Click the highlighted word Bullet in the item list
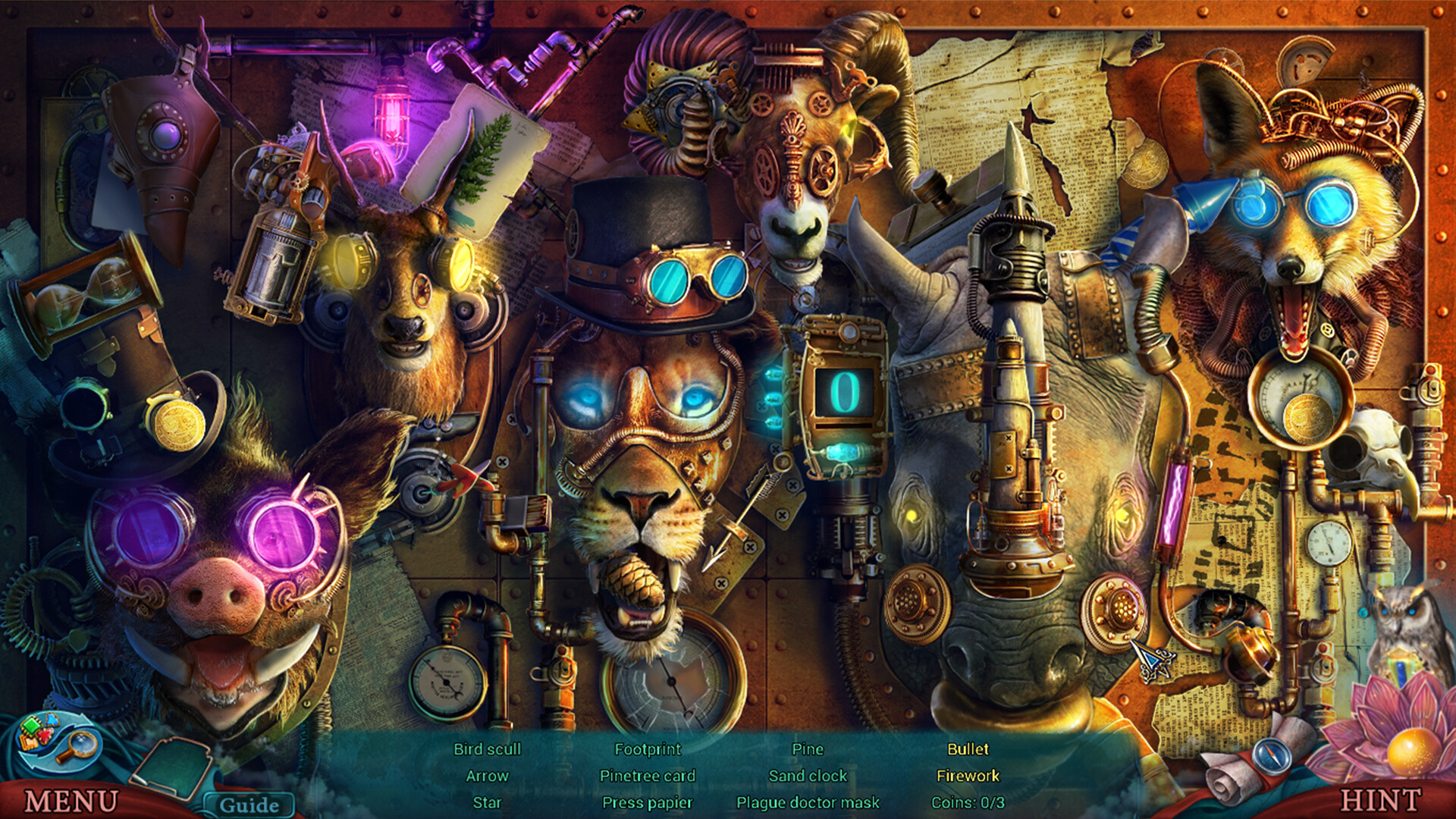Screen dimensions: 1456x819 click(x=968, y=749)
